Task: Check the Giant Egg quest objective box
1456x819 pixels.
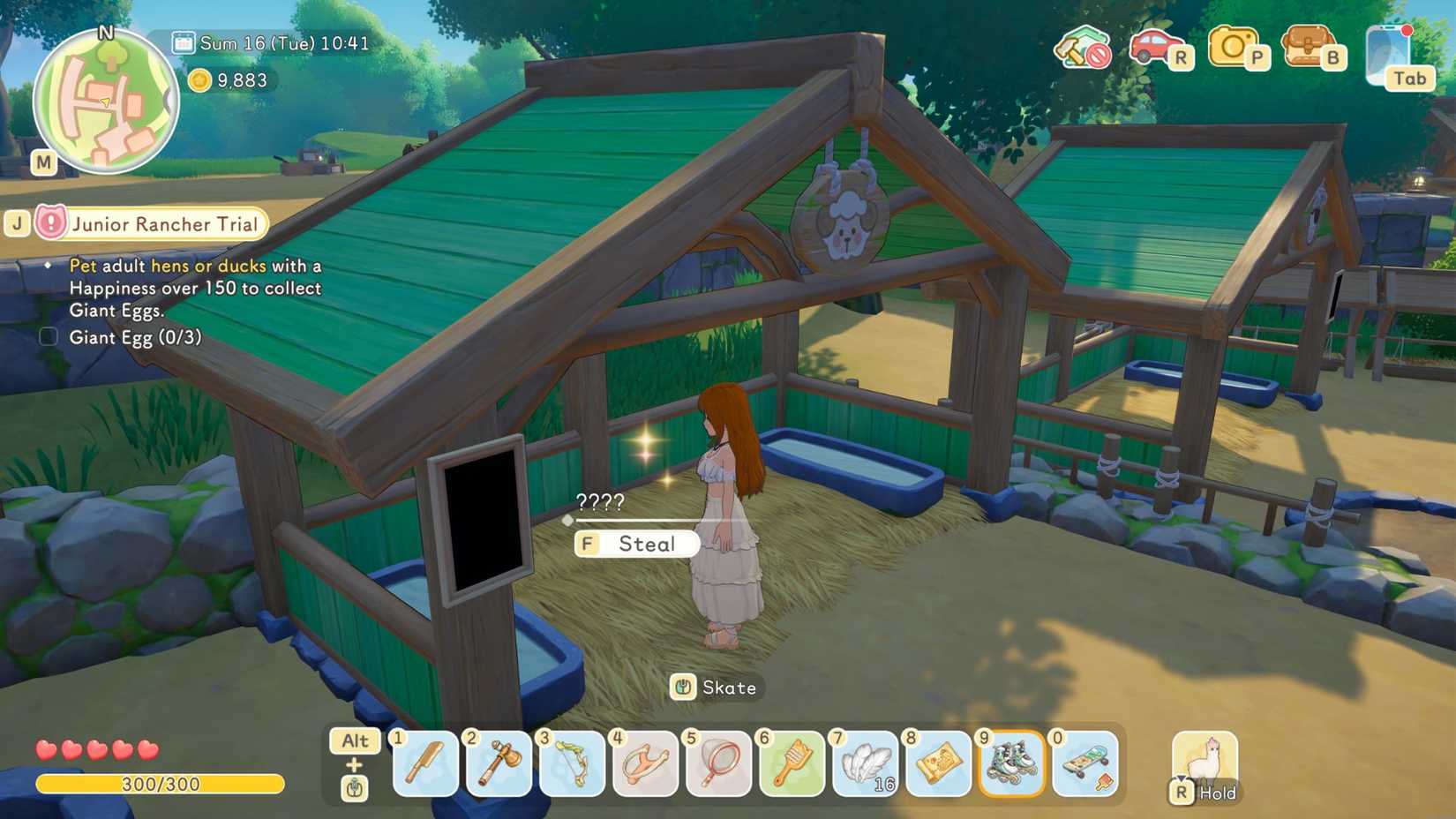Action: [48, 336]
